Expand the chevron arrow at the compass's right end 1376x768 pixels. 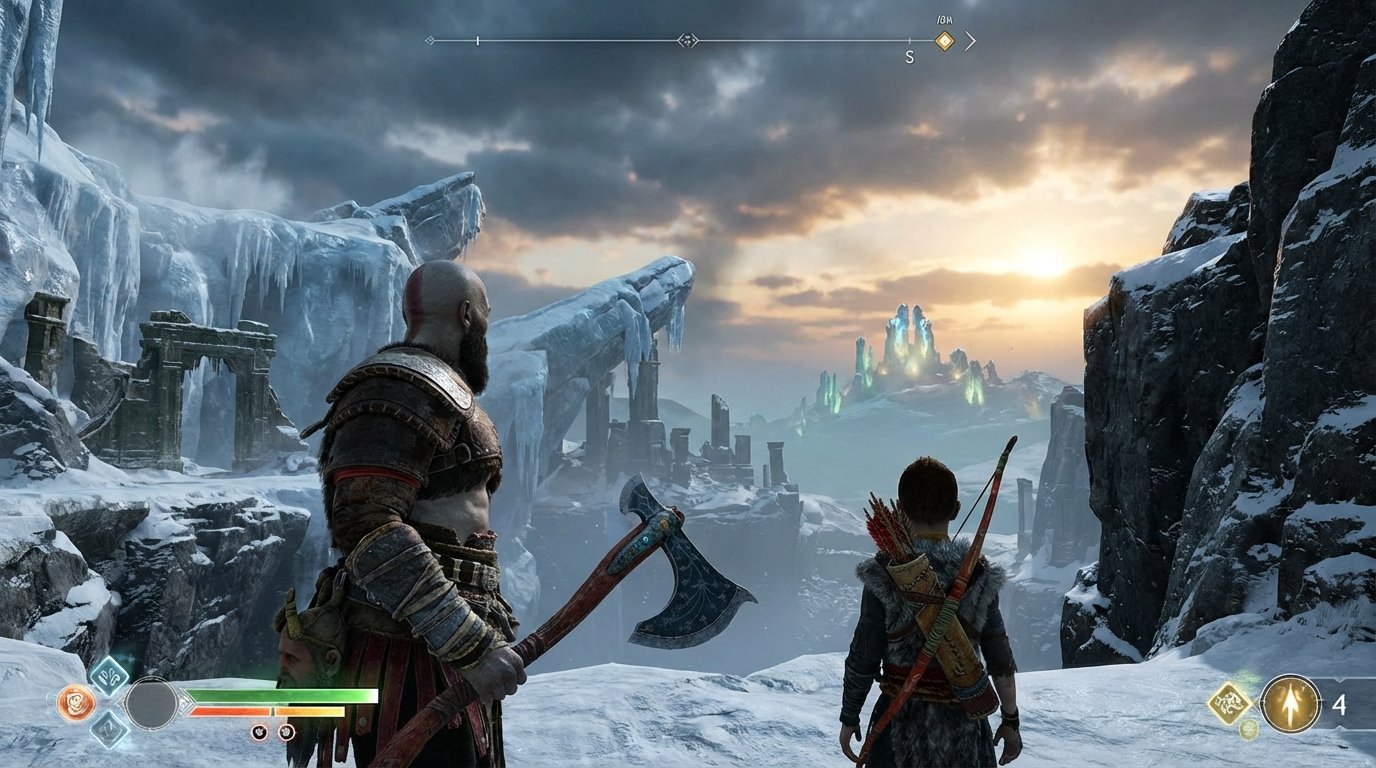click(x=971, y=41)
